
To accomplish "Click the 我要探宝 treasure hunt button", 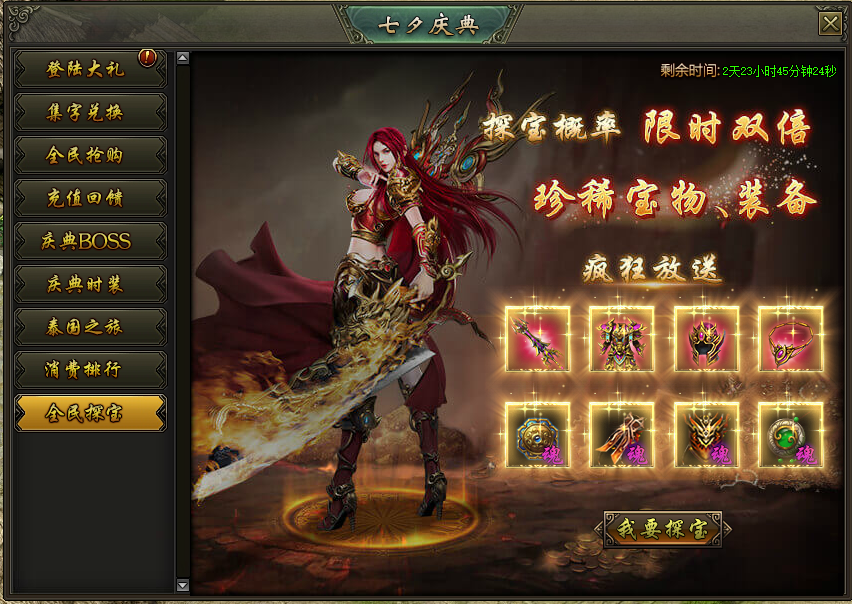I will click(662, 529).
